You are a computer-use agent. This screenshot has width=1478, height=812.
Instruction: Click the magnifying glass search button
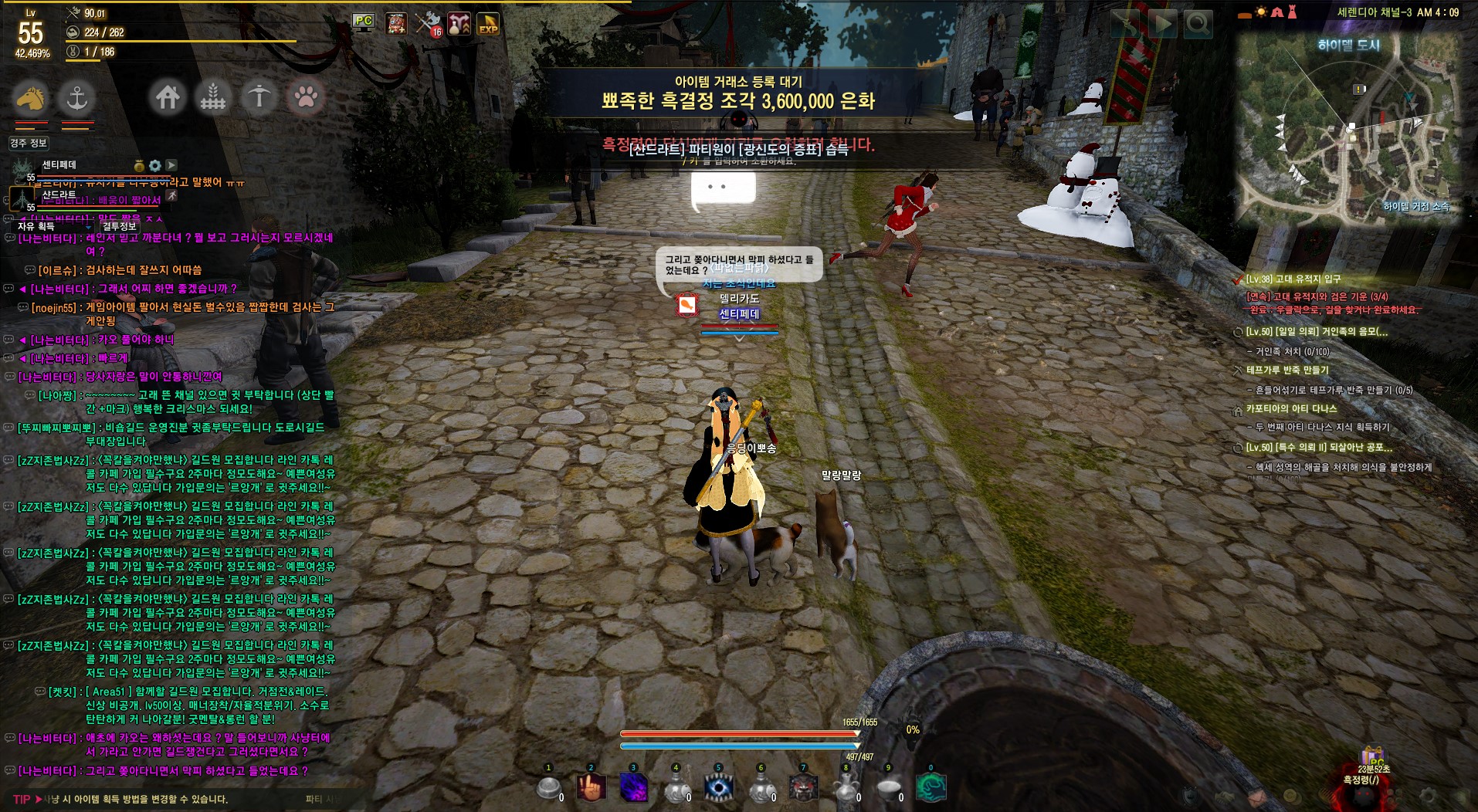(x=1198, y=25)
